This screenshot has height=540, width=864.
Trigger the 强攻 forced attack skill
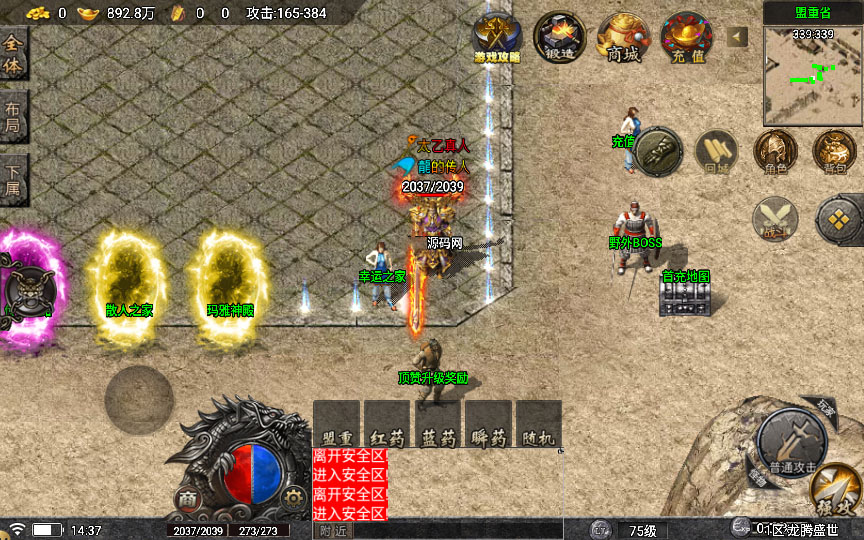836,491
